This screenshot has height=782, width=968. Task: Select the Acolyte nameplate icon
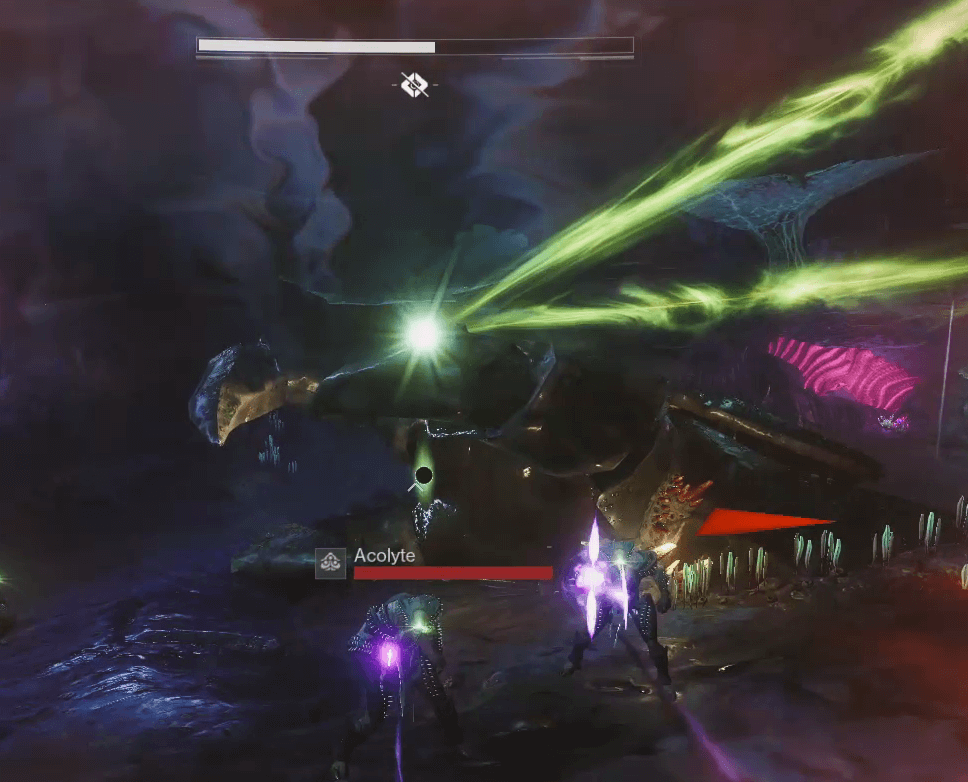tap(331, 564)
